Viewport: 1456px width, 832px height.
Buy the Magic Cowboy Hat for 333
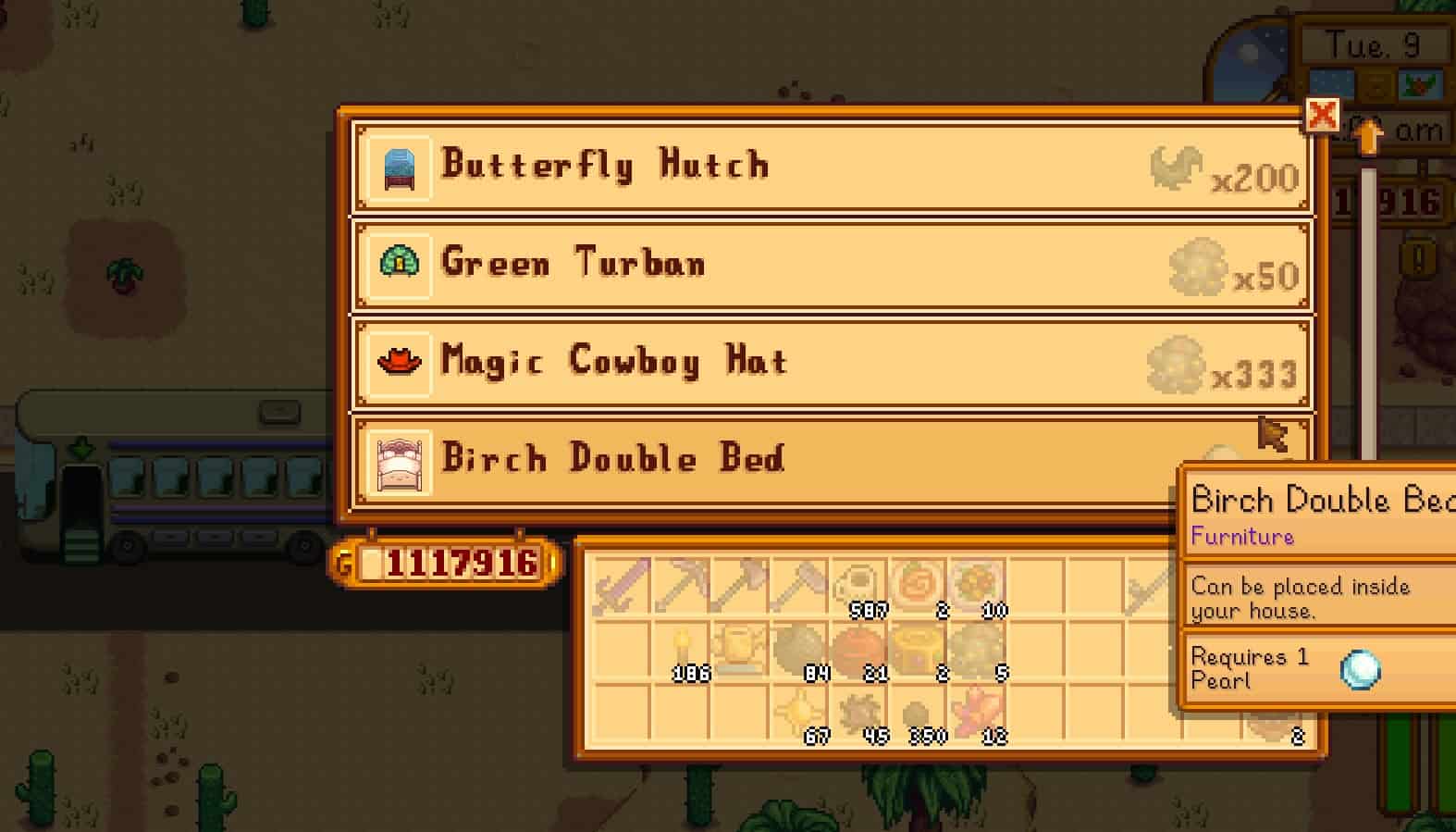740,363
